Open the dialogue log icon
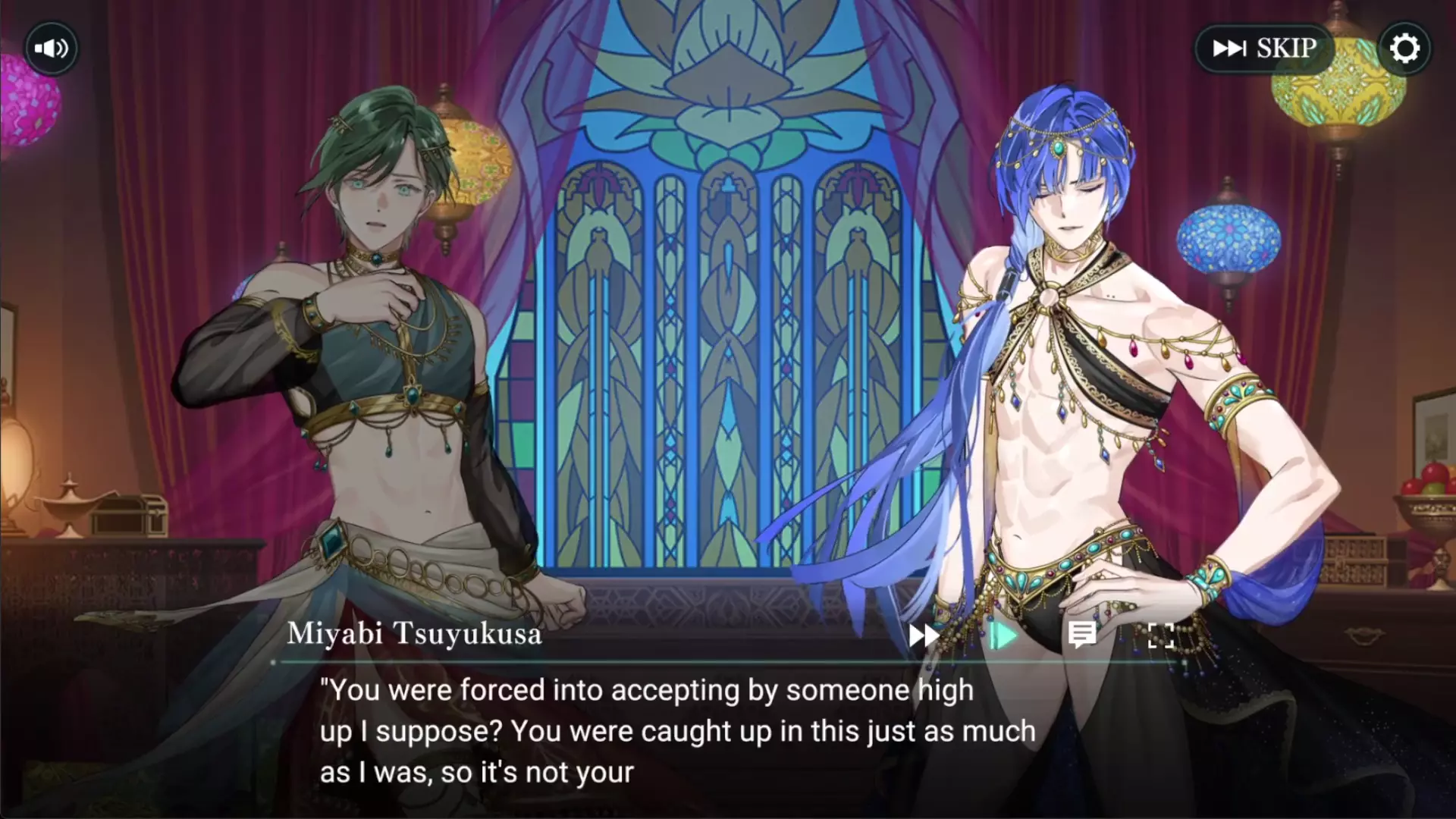This screenshot has width=1456, height=819. (1082, 635)
